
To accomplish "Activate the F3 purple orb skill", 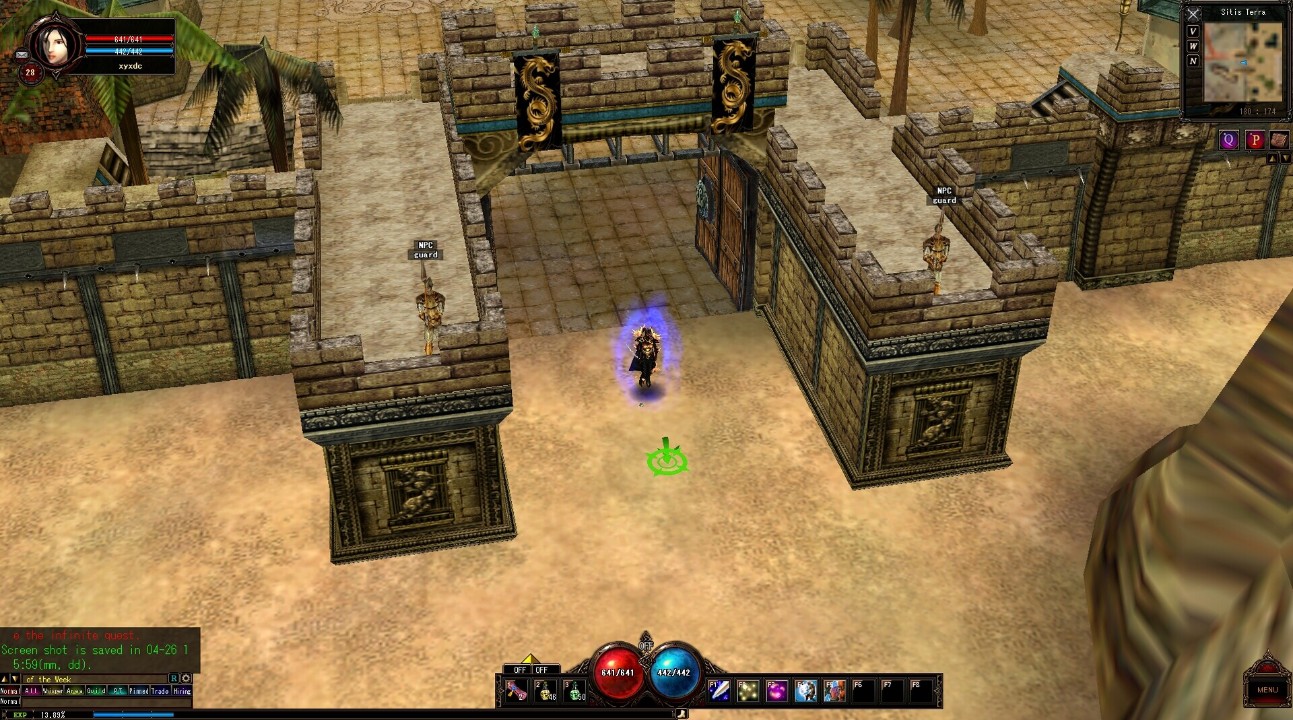I will (776, 691).
